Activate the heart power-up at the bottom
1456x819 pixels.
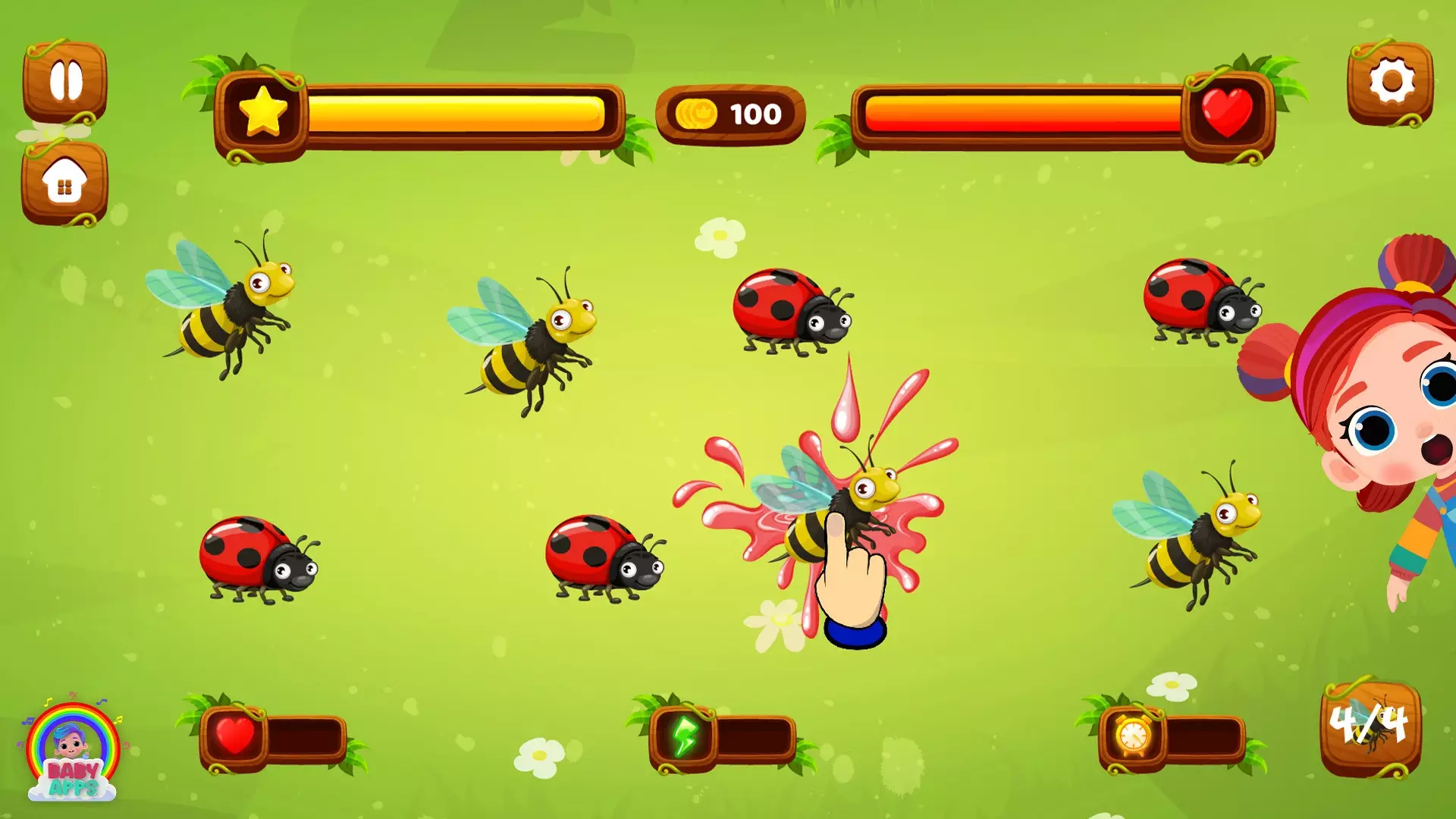tap(235, 733)
